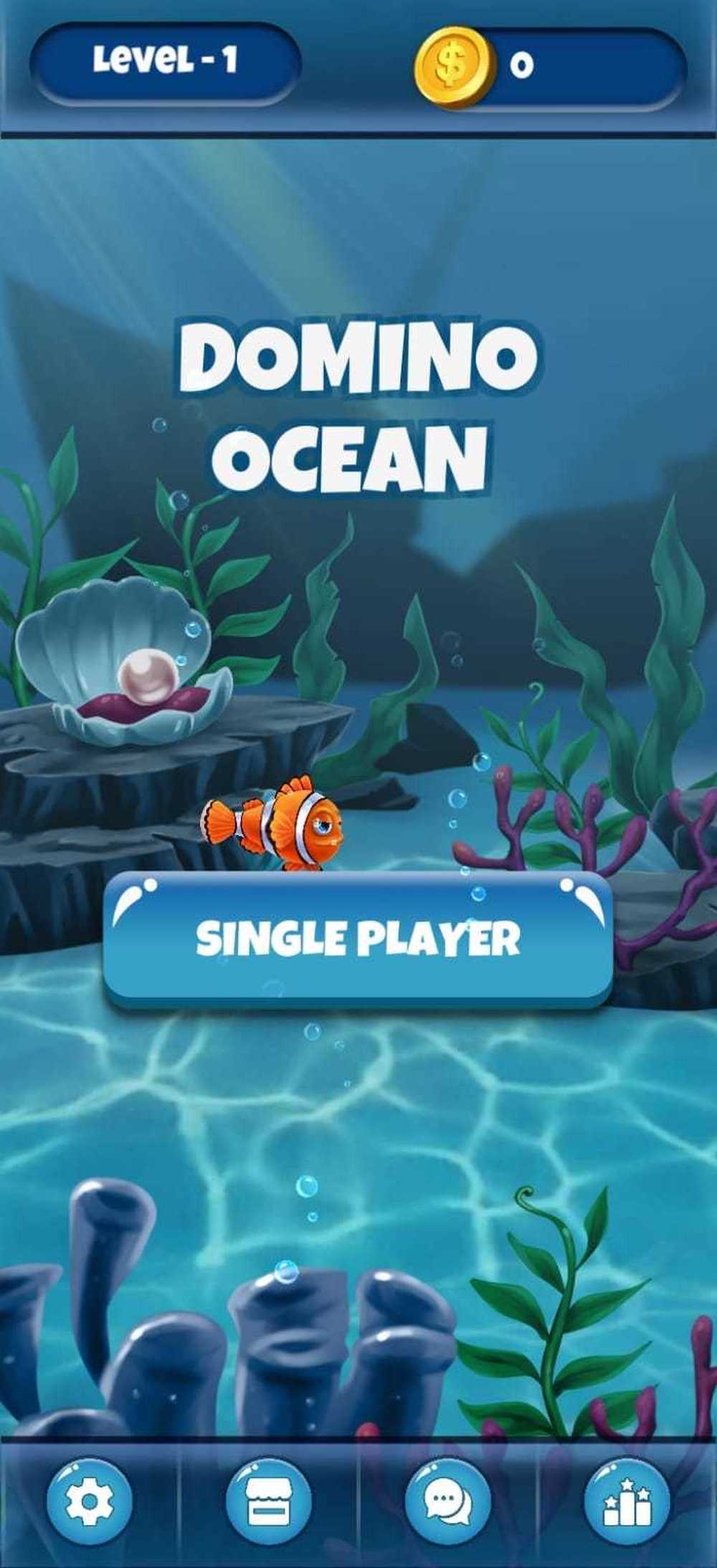Open the gear settings menu
Viewport: 717px width, 1568px height.
click(90, 1500)
